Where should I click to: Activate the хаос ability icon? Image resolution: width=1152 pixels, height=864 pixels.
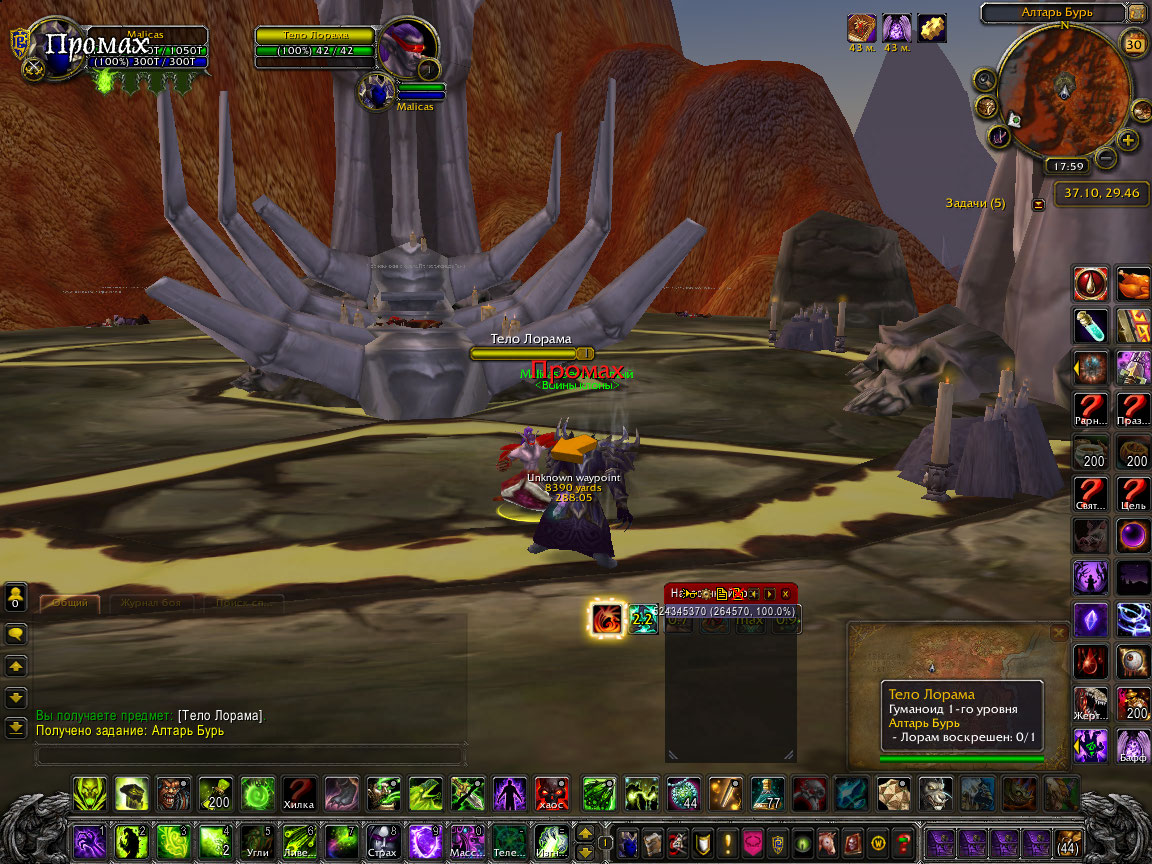(551, 794)
